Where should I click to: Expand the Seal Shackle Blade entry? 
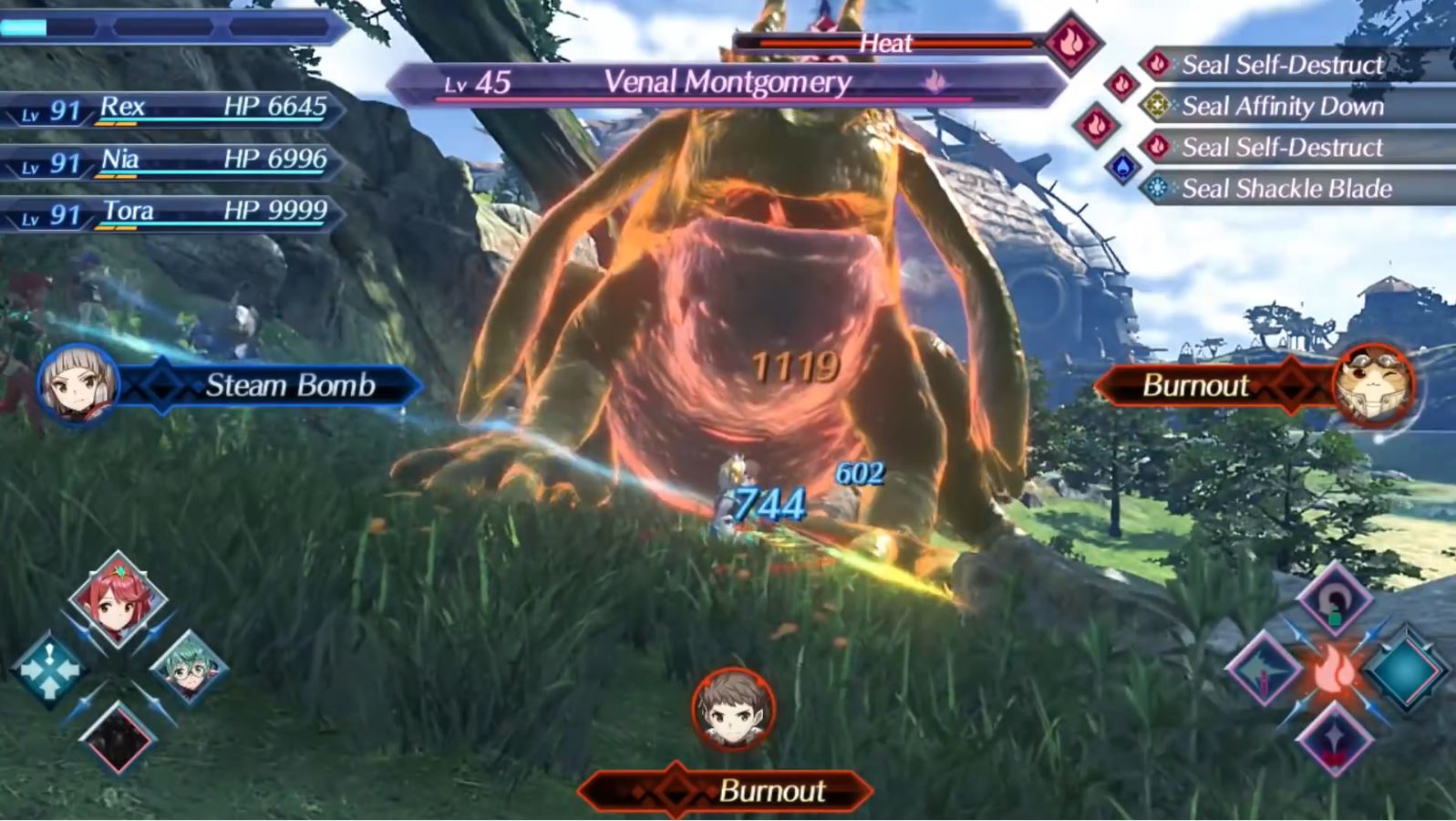[1286, 190]
